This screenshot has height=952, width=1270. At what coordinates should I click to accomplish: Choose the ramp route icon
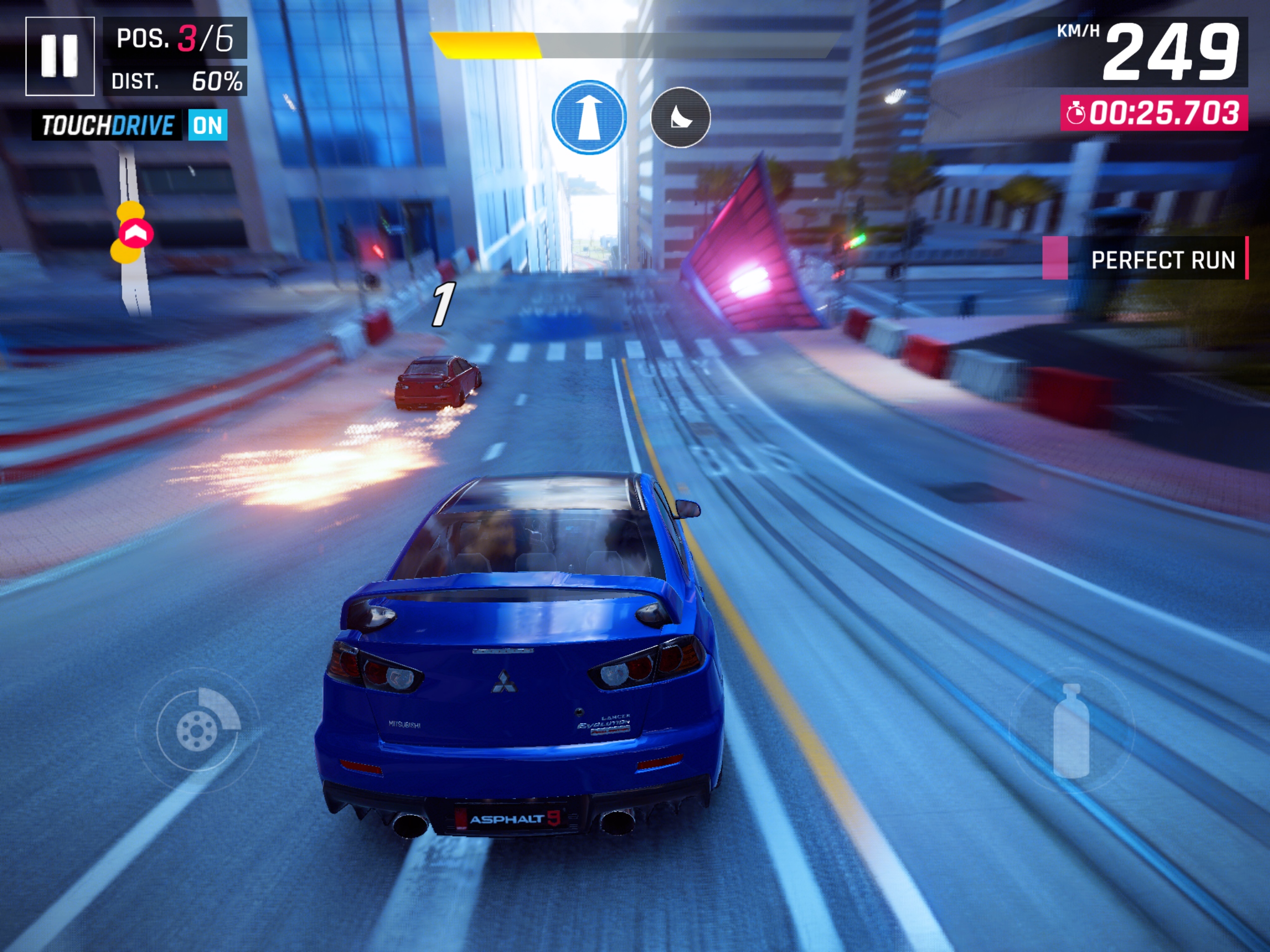681,118
